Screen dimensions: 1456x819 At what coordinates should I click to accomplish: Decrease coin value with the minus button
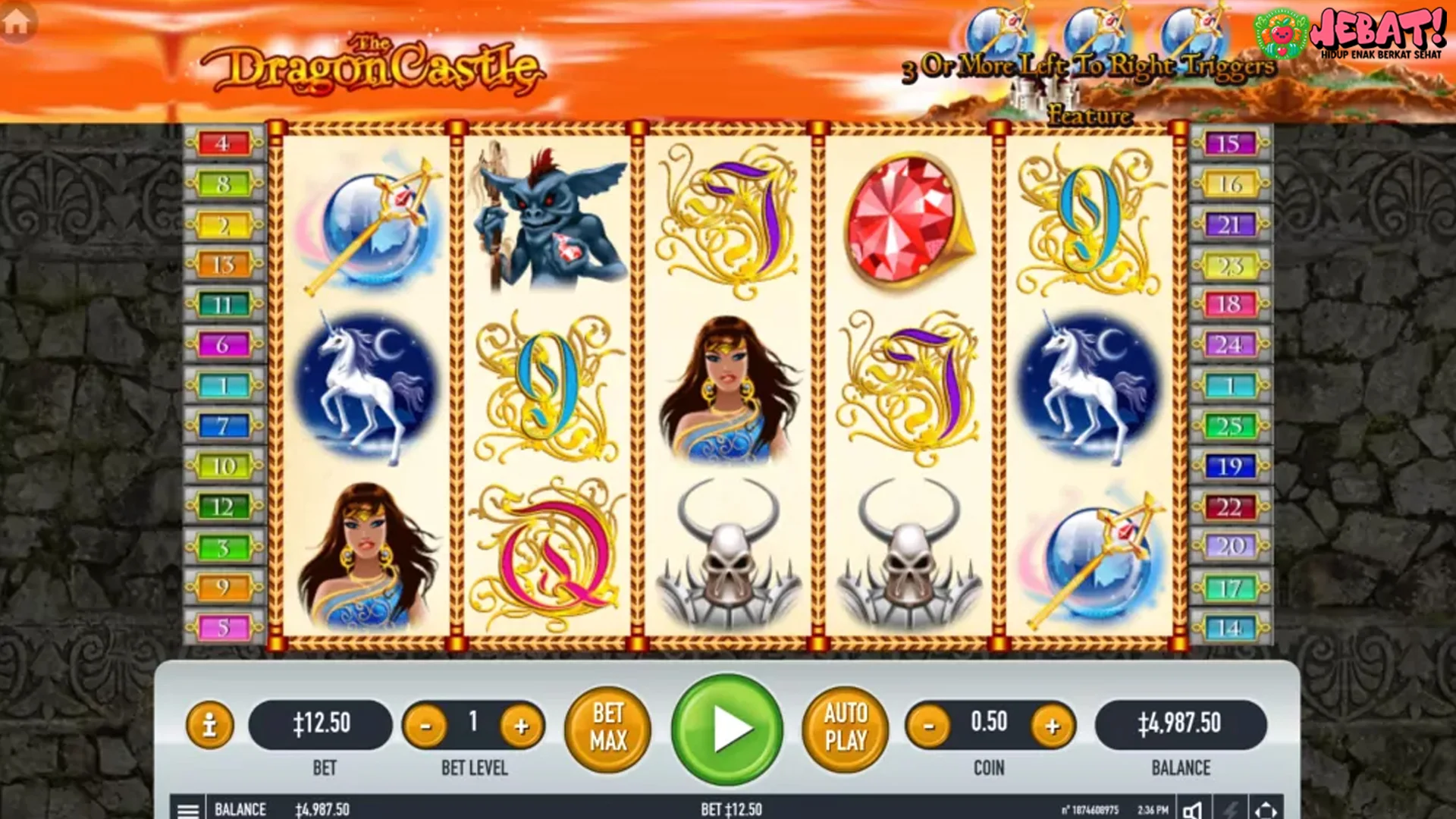929,724
